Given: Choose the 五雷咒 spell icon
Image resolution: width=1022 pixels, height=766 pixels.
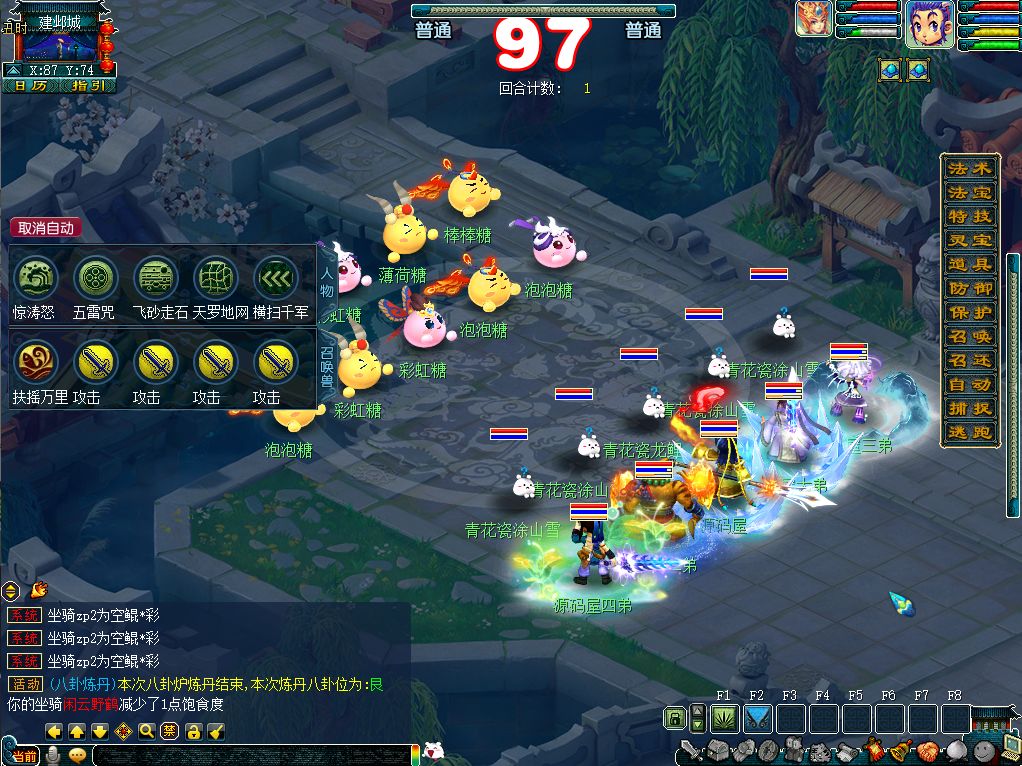Looking at the screenshot, I should [95, 278].
